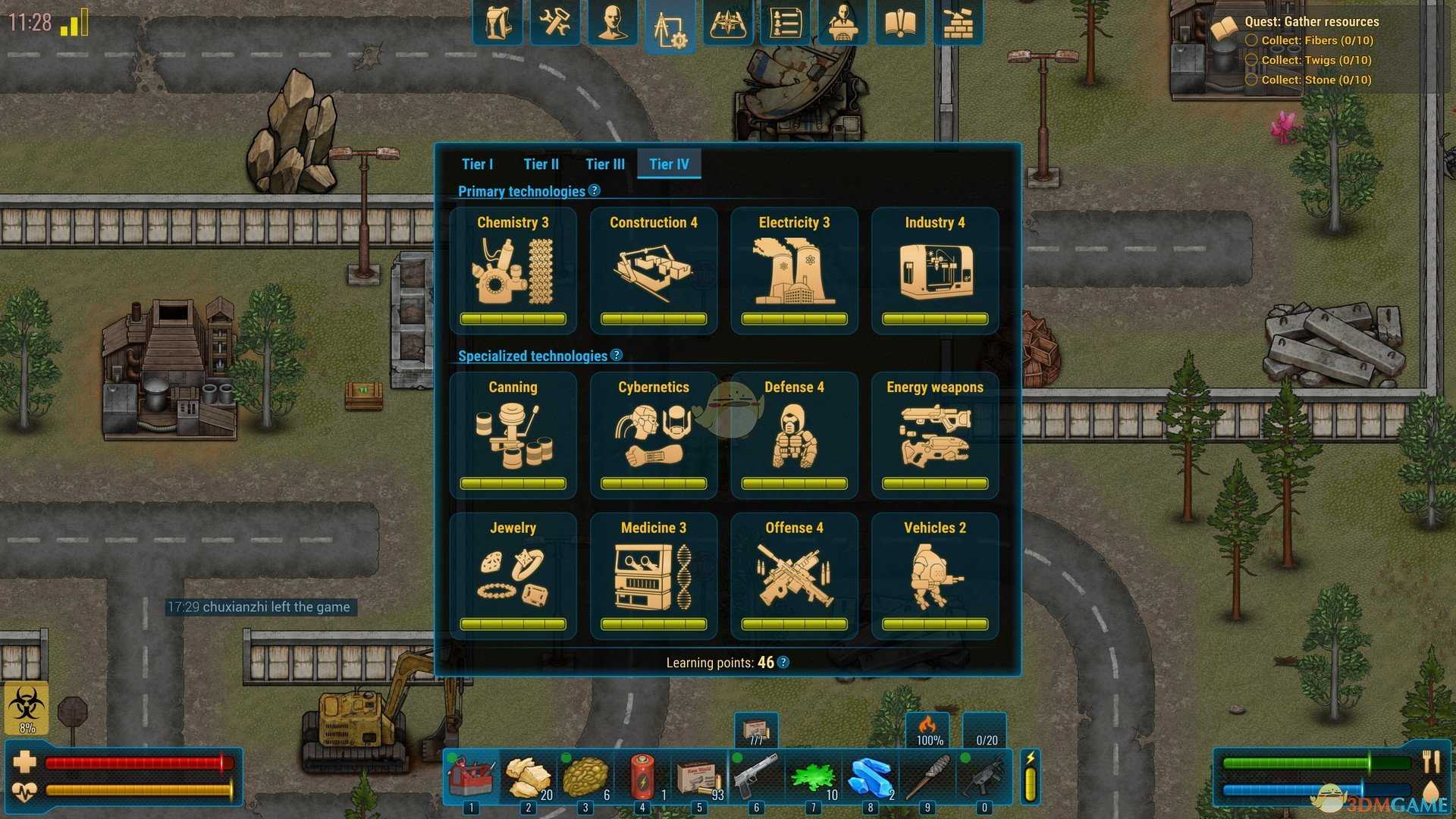Open the Industry 4 technology group
The height and width of the screenshot is (819, 1456).
(934, 270)
